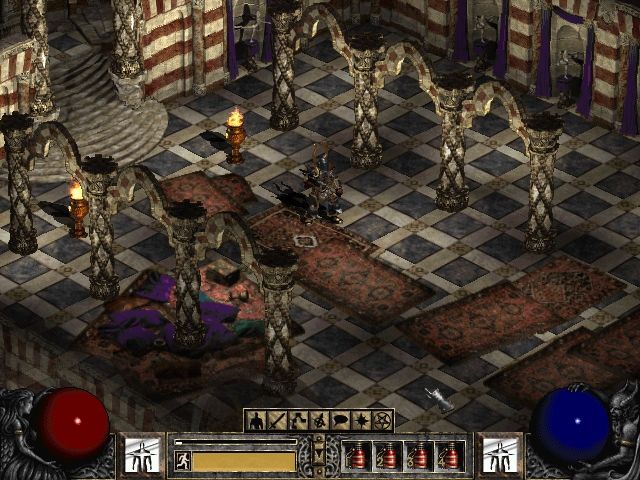The height and width of the screenshot is (480, 640).
Task: Open the quest log starburst icon
Action: [x=361, y=421]
